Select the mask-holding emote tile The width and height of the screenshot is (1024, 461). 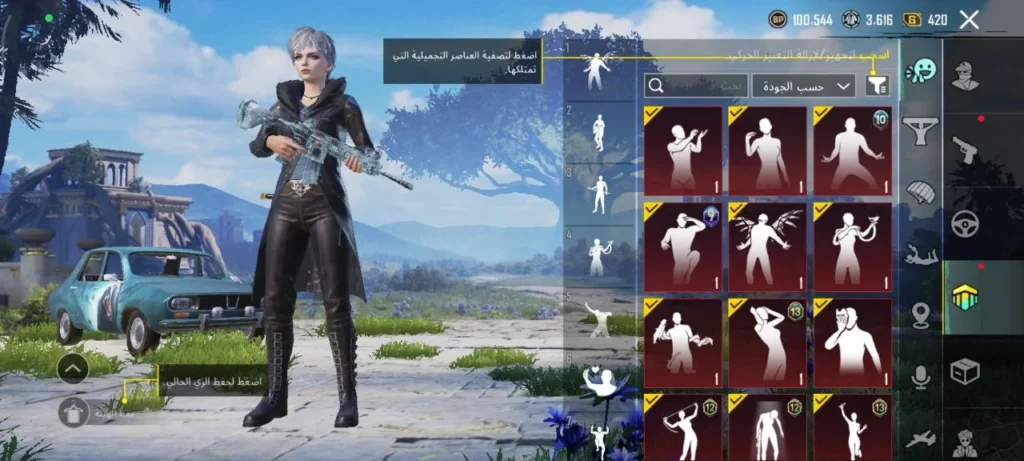[x=852, y=342]
